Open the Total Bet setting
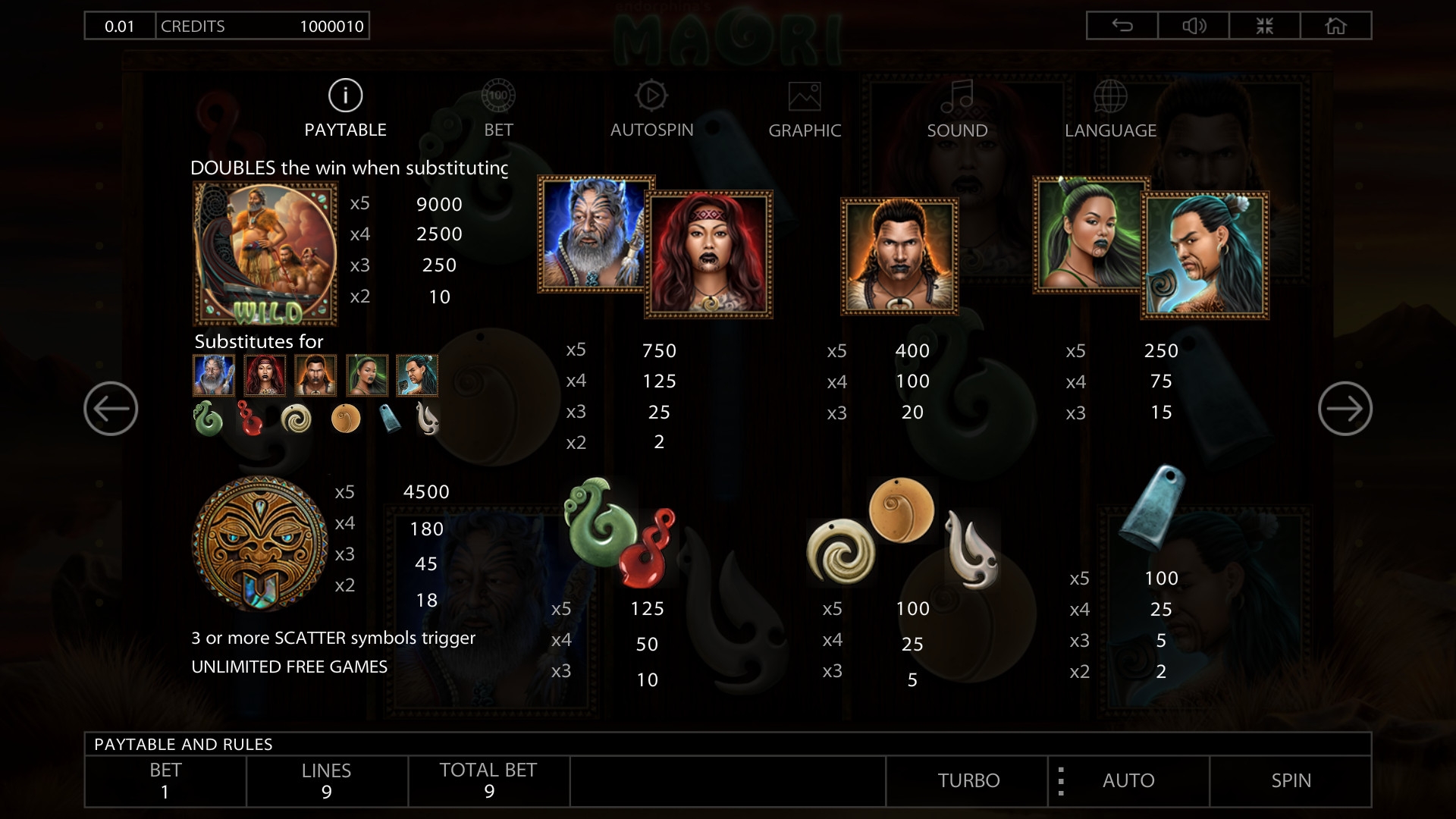 coord(488,781)
